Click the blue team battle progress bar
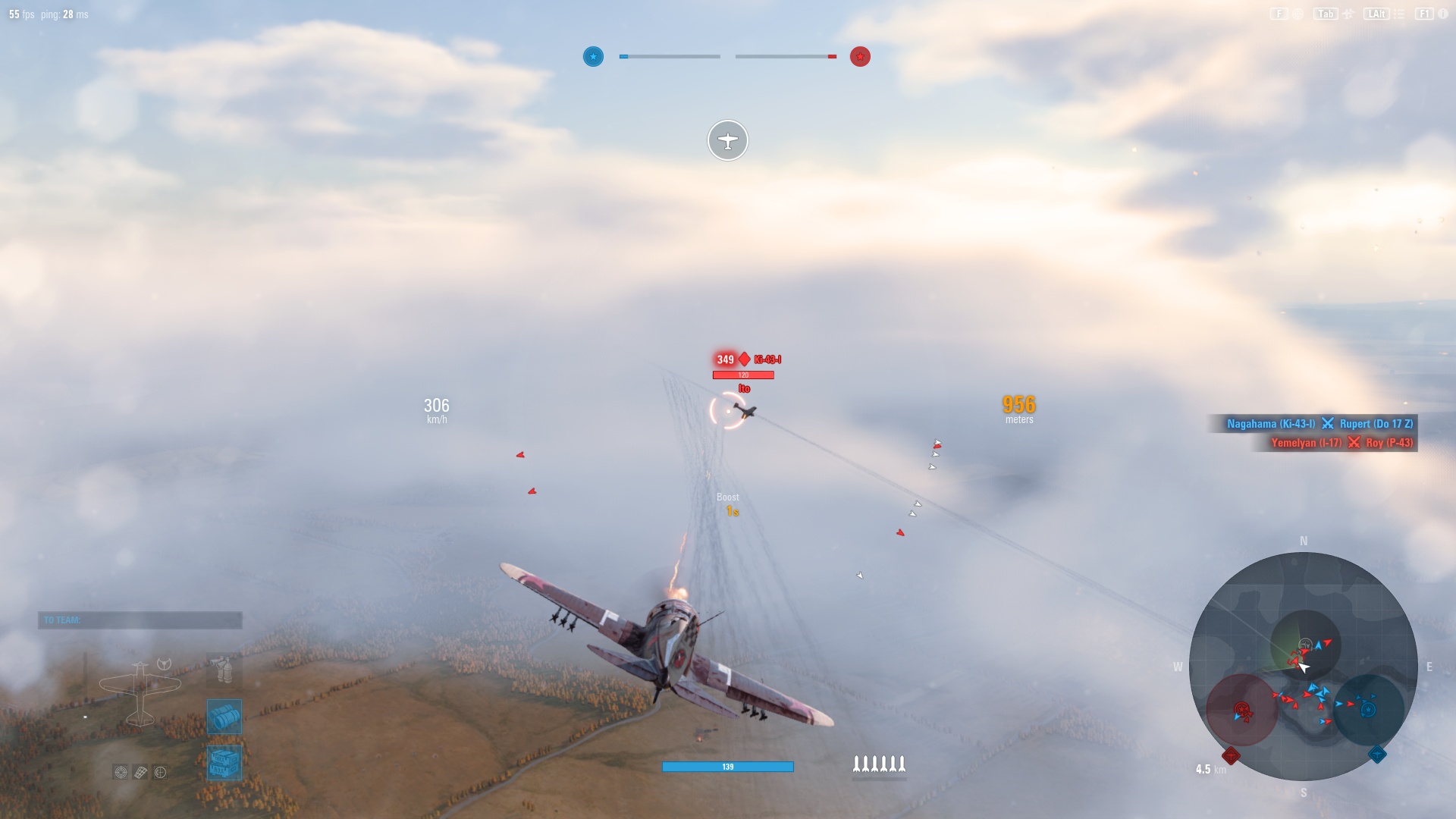Viewport: 1456px width, 819px height. (x=670, y=56)
